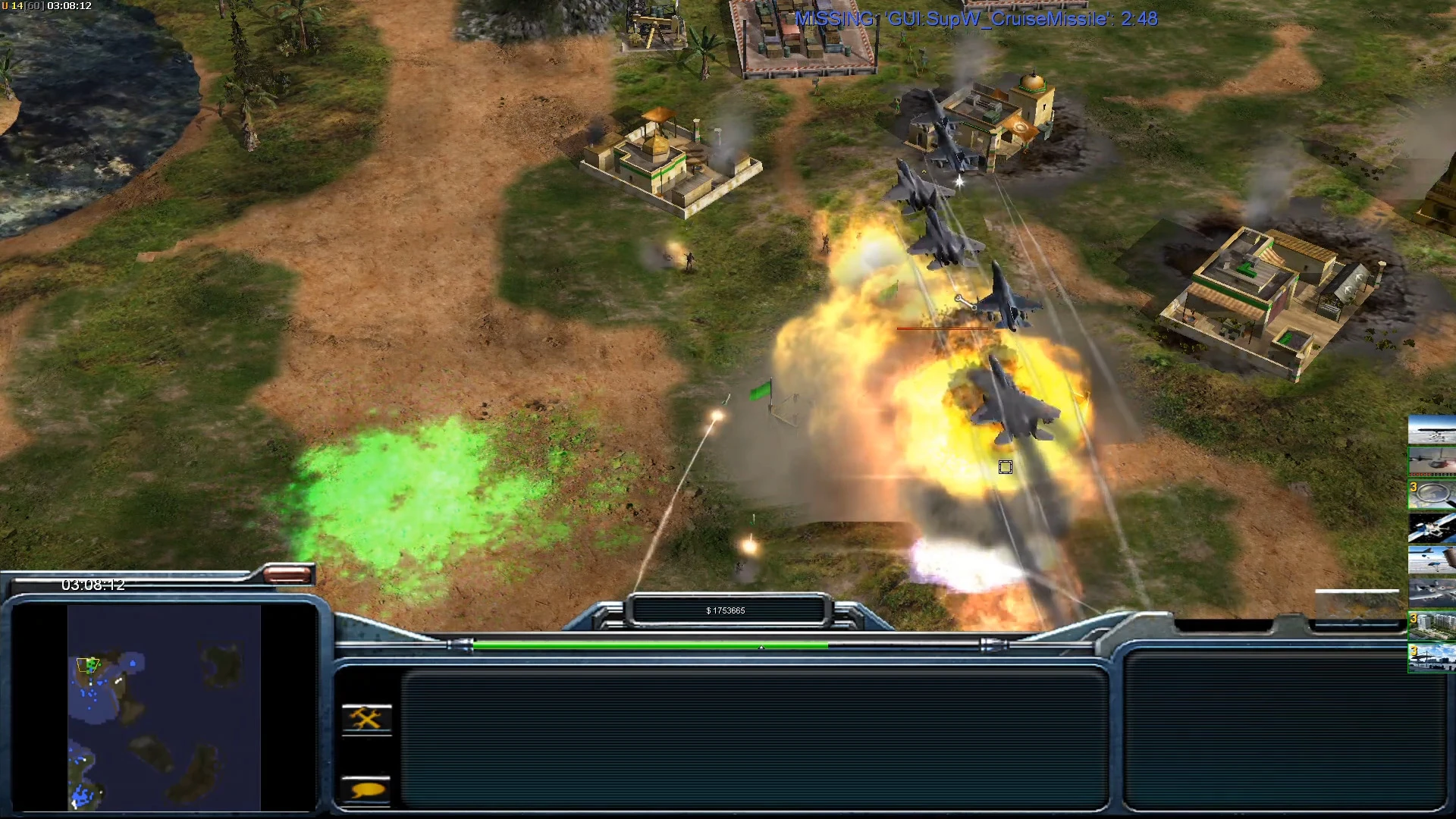
Task: Activate the carpet bombing power thumbnail
Action: pos(1432,431)
